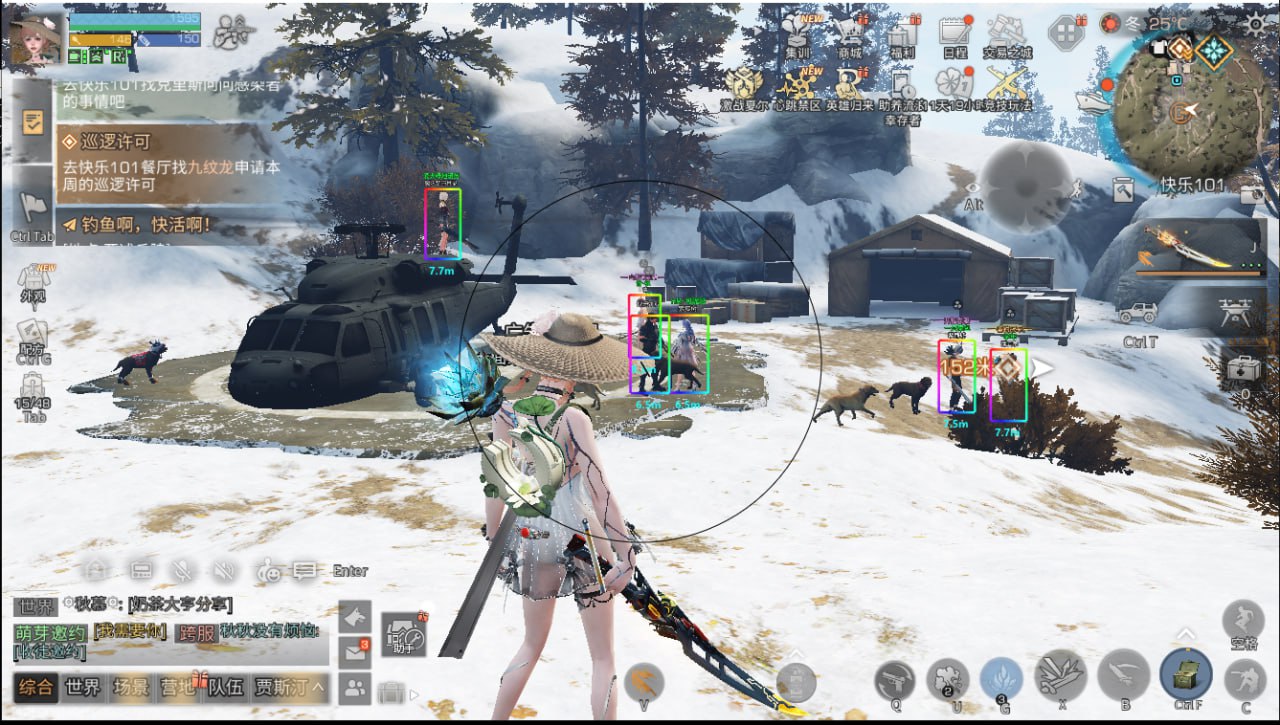Viewport: 1280px width, 725px height.
Task: Click the player avatar portrait
Action: coord(33,38)
